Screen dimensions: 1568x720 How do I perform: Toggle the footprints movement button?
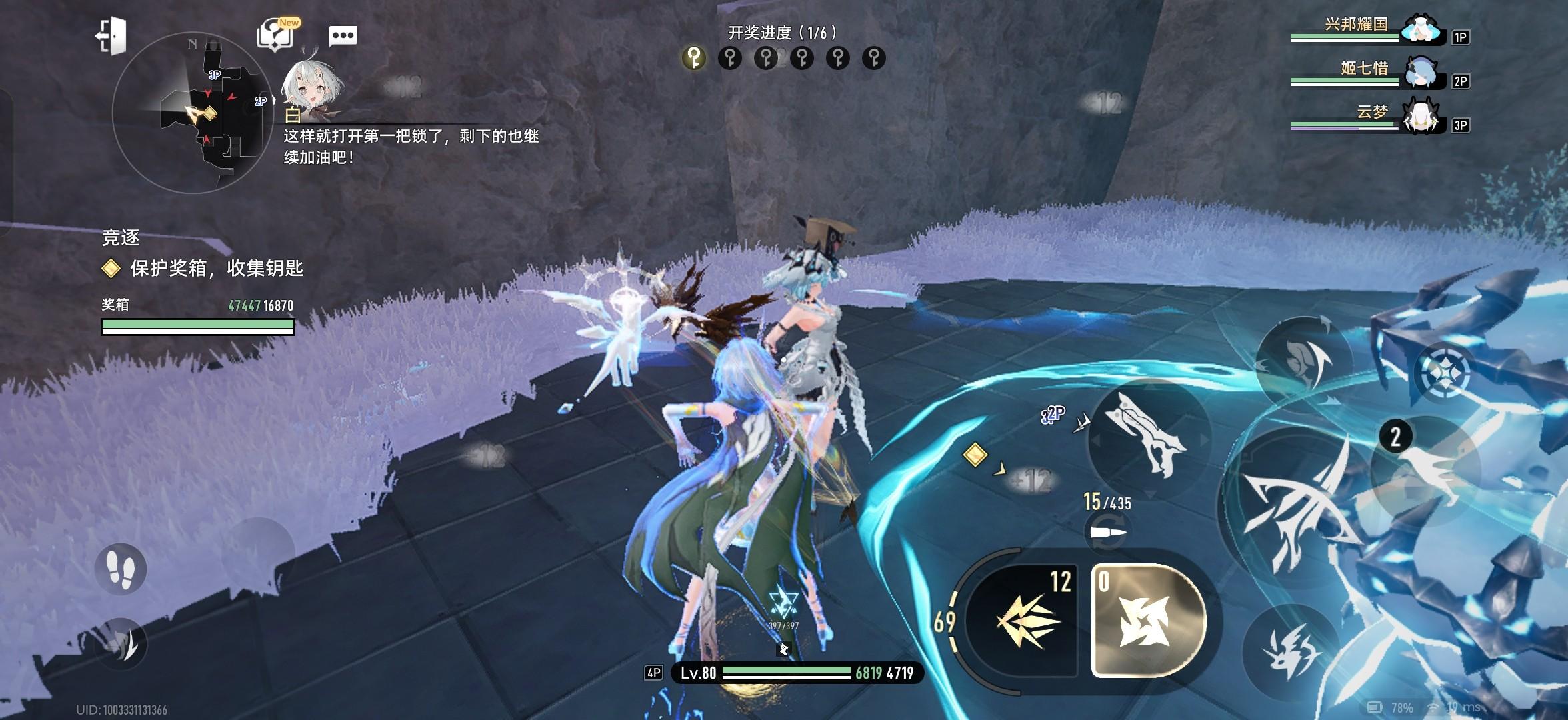pos(121,569)
